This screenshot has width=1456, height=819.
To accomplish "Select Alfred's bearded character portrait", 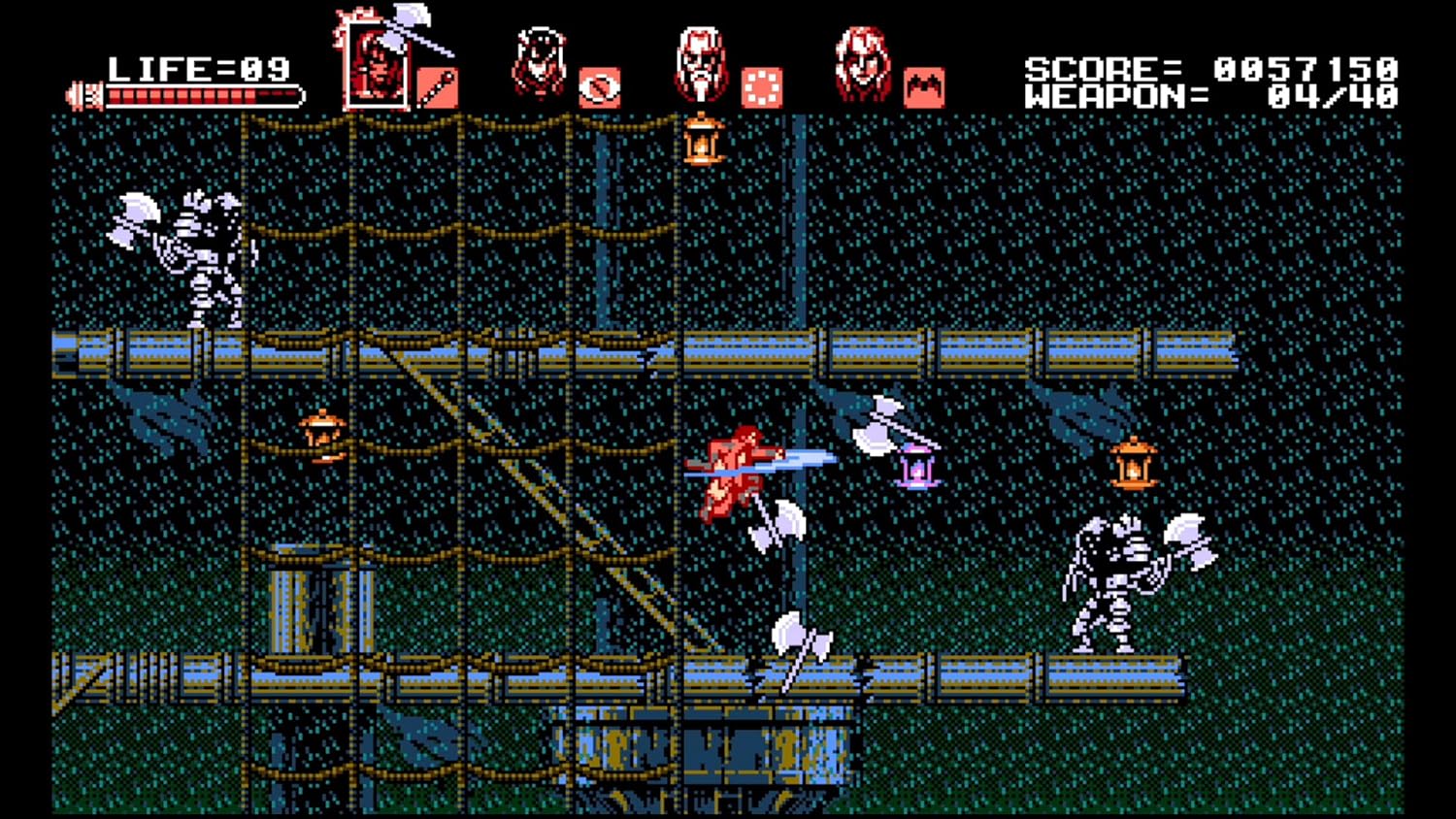I will pyautogui.click(x=701, y=60).
